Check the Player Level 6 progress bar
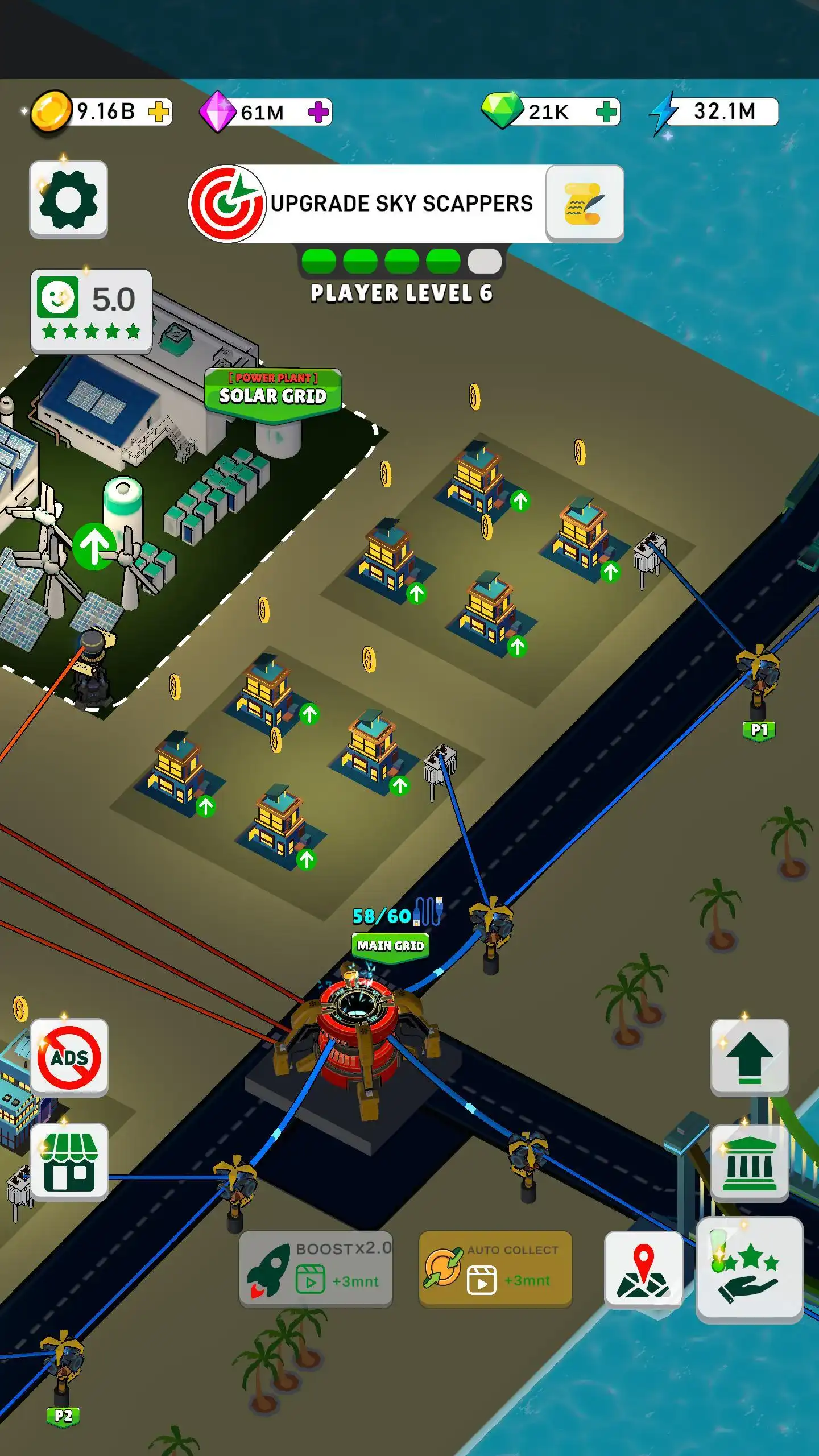This screenshot has height=1456, width=819. tap(401, 262)
